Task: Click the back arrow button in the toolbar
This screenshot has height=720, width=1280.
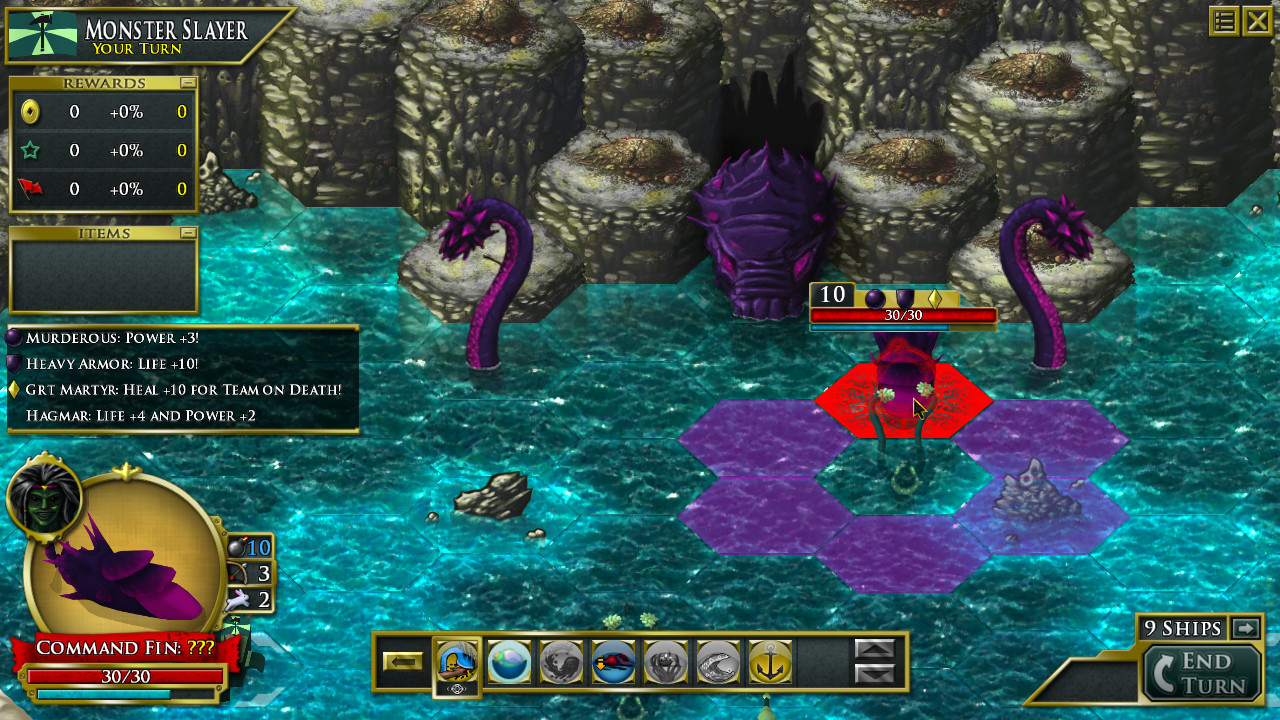Action: [x=404, y=662]
